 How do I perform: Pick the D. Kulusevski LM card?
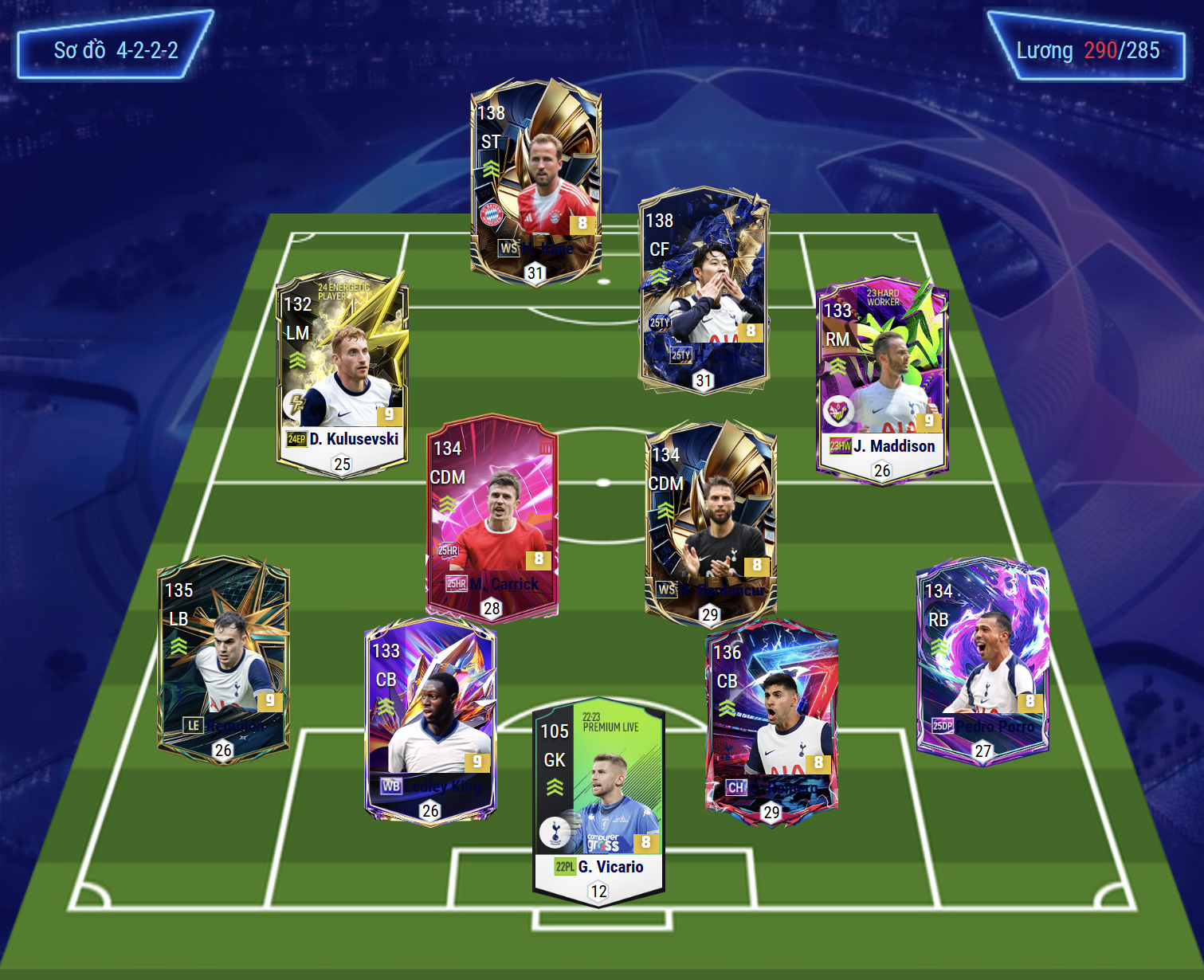343,372
